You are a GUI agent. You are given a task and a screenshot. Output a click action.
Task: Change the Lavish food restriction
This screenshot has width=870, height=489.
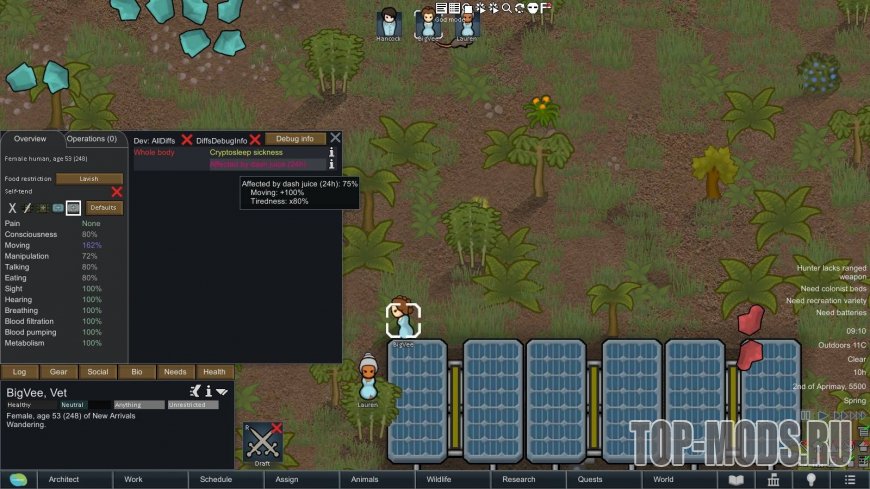[88, 178]
